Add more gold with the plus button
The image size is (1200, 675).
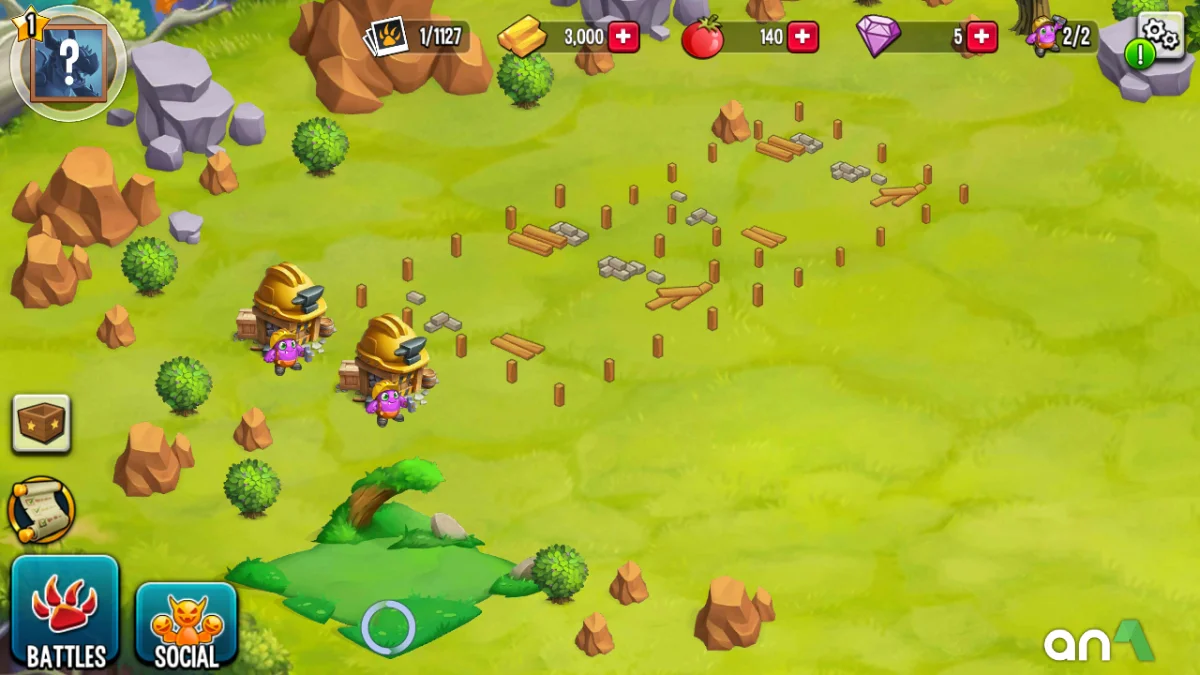point(623,38)
